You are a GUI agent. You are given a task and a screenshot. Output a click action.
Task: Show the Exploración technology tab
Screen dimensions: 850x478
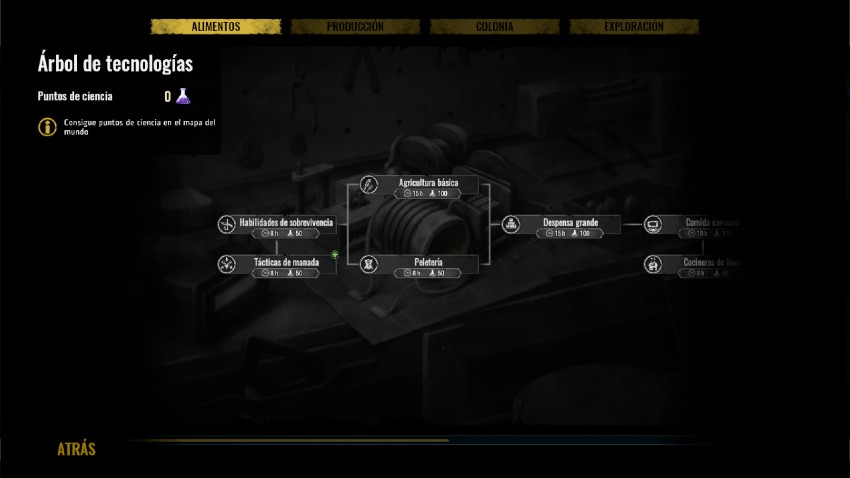point(633,27)
